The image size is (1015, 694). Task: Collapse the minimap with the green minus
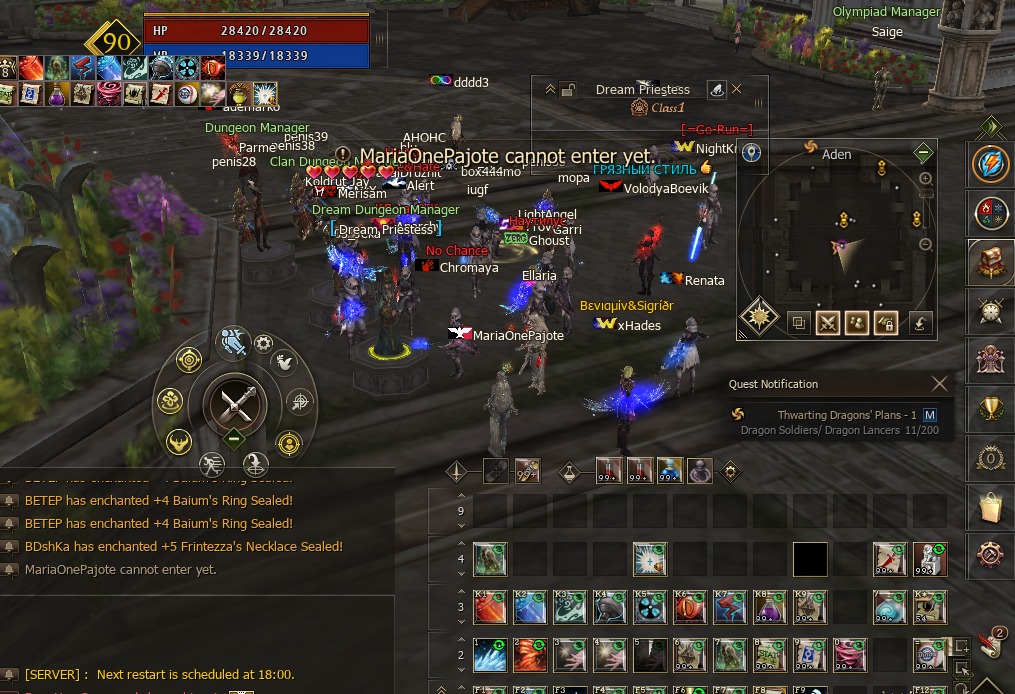[923, 153]
